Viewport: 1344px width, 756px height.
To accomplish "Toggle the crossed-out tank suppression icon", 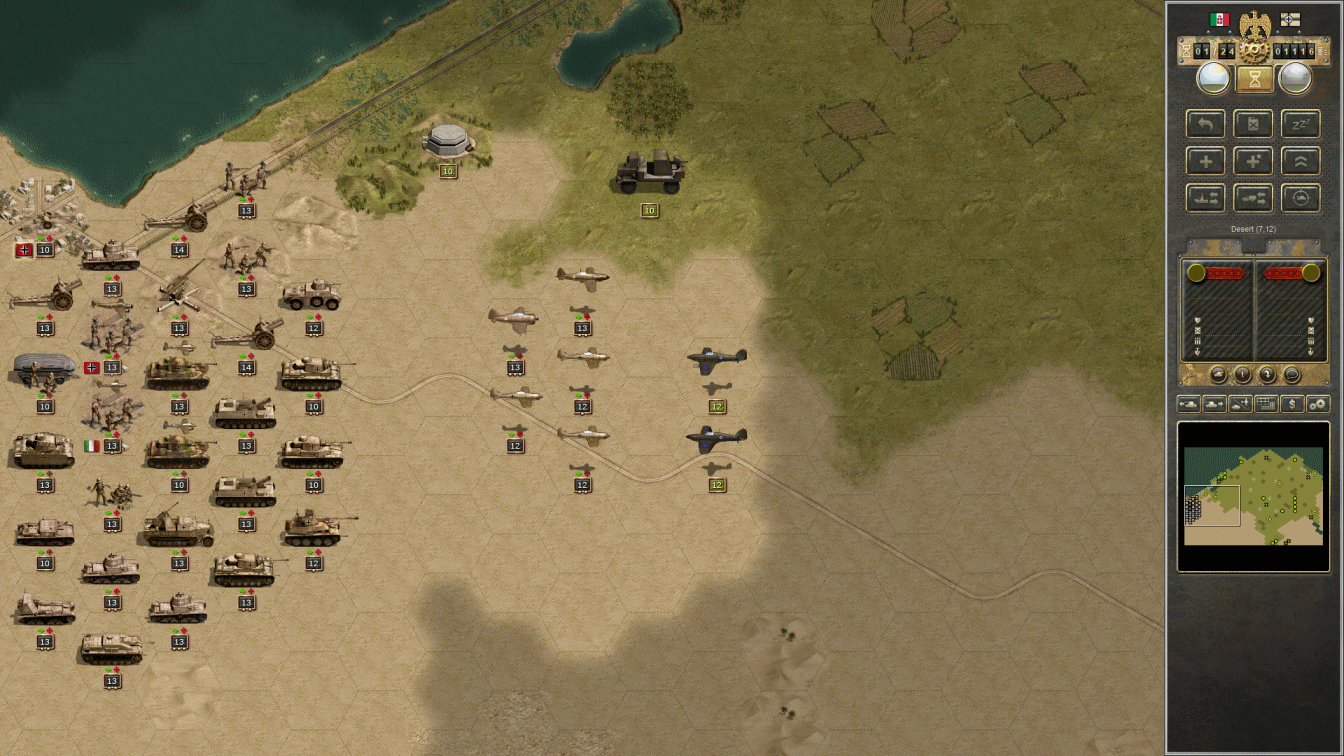I will point(1239,405).
